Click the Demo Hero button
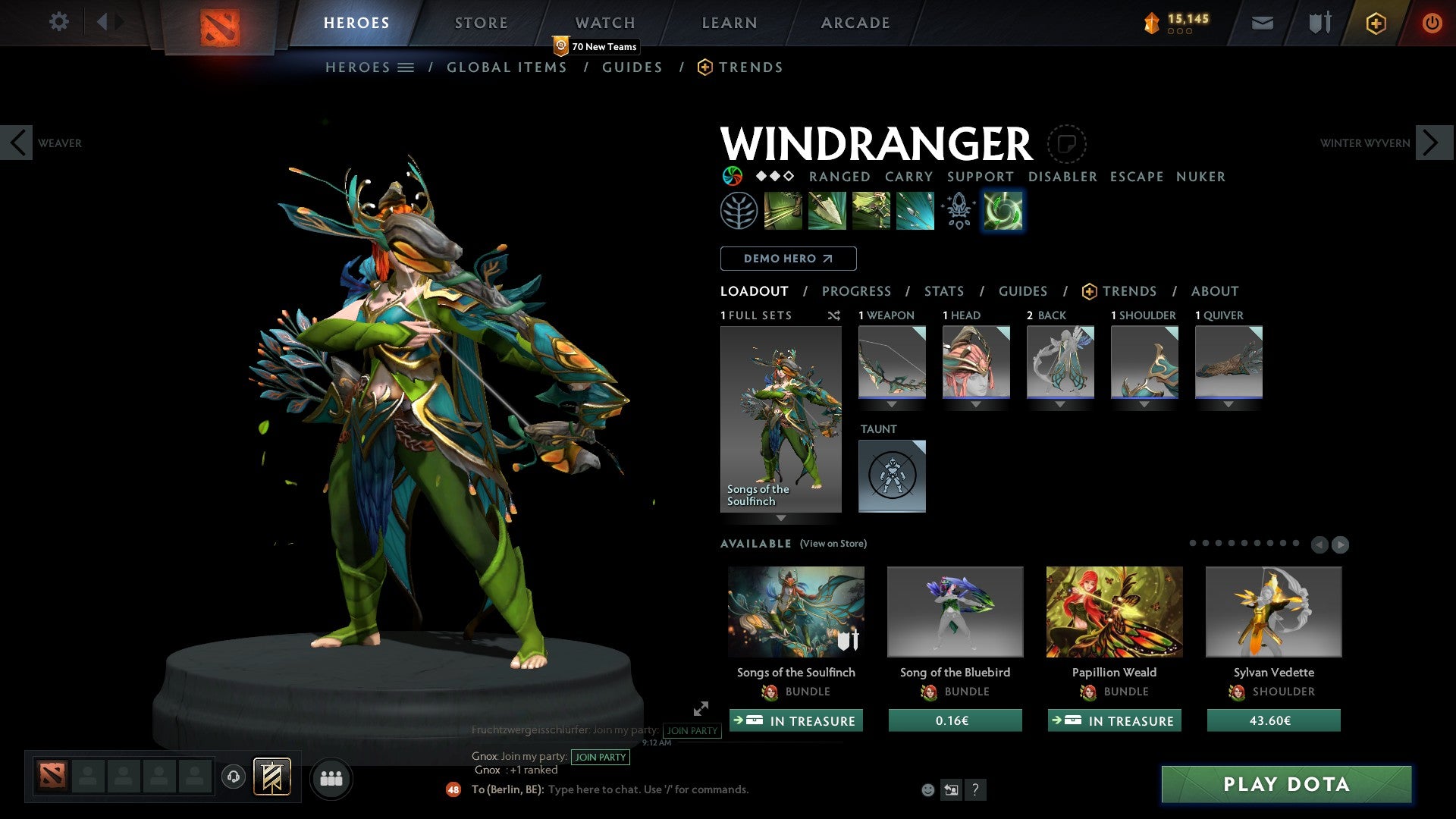 (x=788, y=258)
